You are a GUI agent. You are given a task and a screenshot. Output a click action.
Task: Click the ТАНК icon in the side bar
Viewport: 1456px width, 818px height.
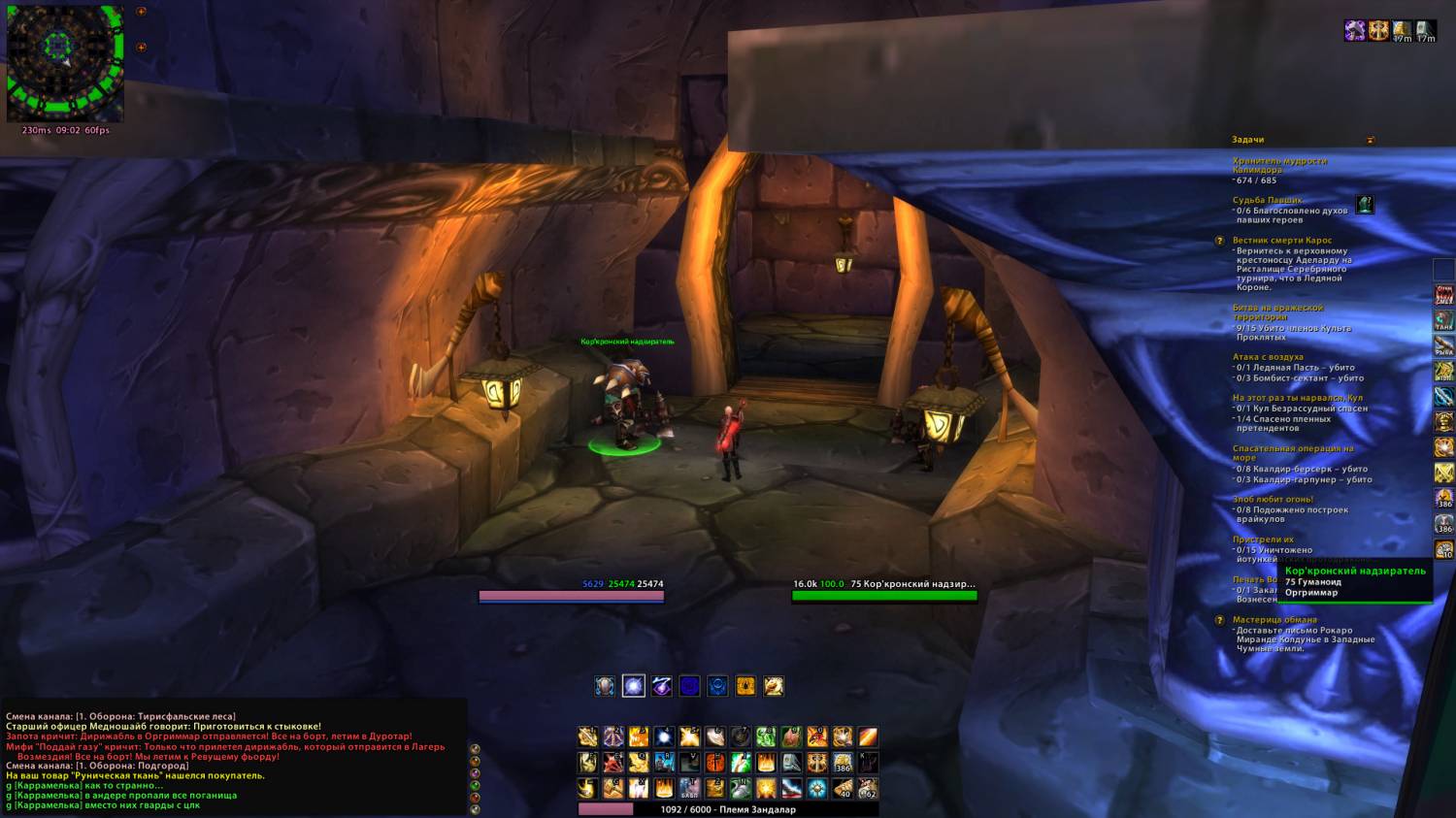coord(1444,319)
